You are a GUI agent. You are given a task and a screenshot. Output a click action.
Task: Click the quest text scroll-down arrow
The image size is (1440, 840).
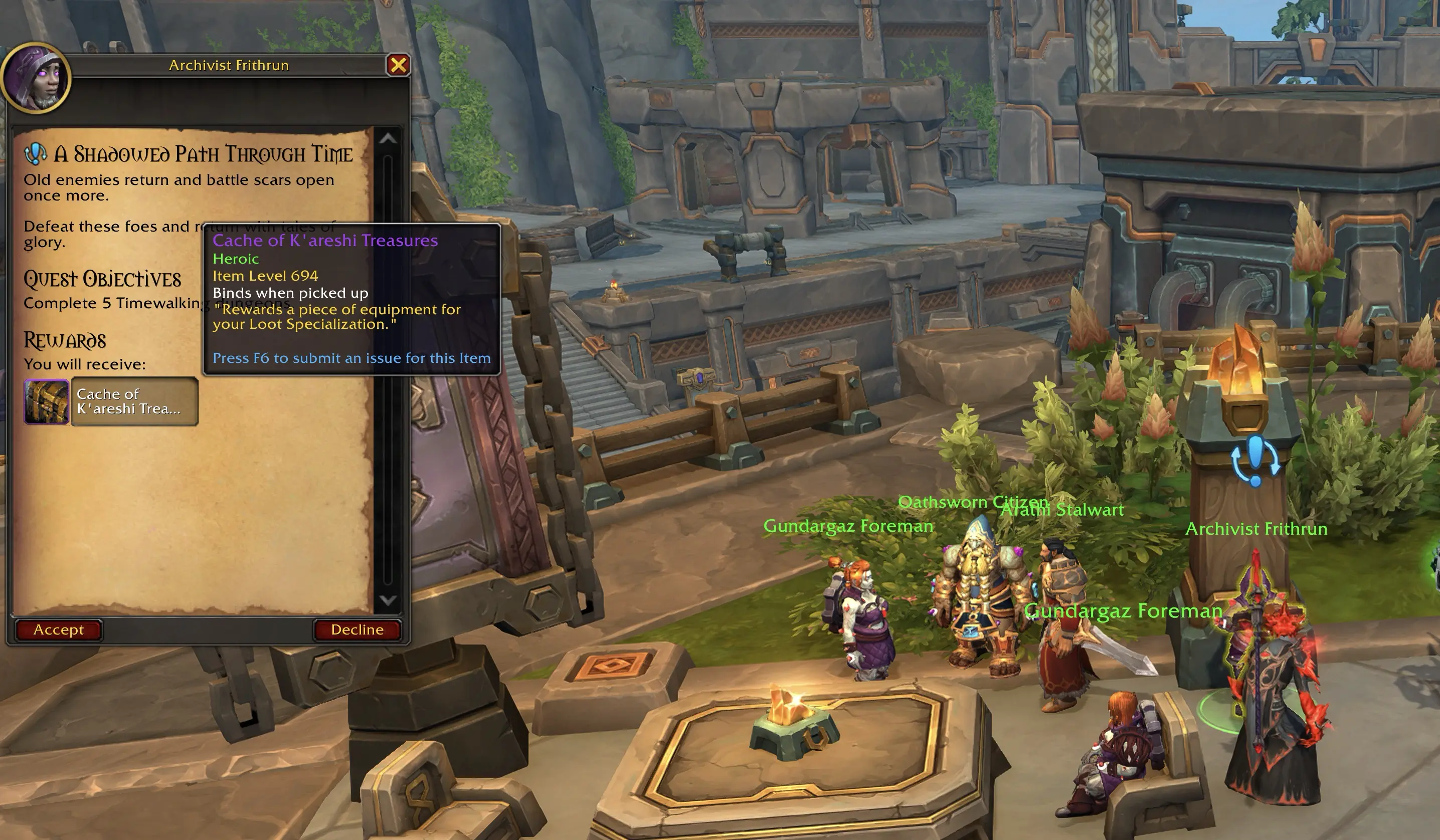pos(388,599)
